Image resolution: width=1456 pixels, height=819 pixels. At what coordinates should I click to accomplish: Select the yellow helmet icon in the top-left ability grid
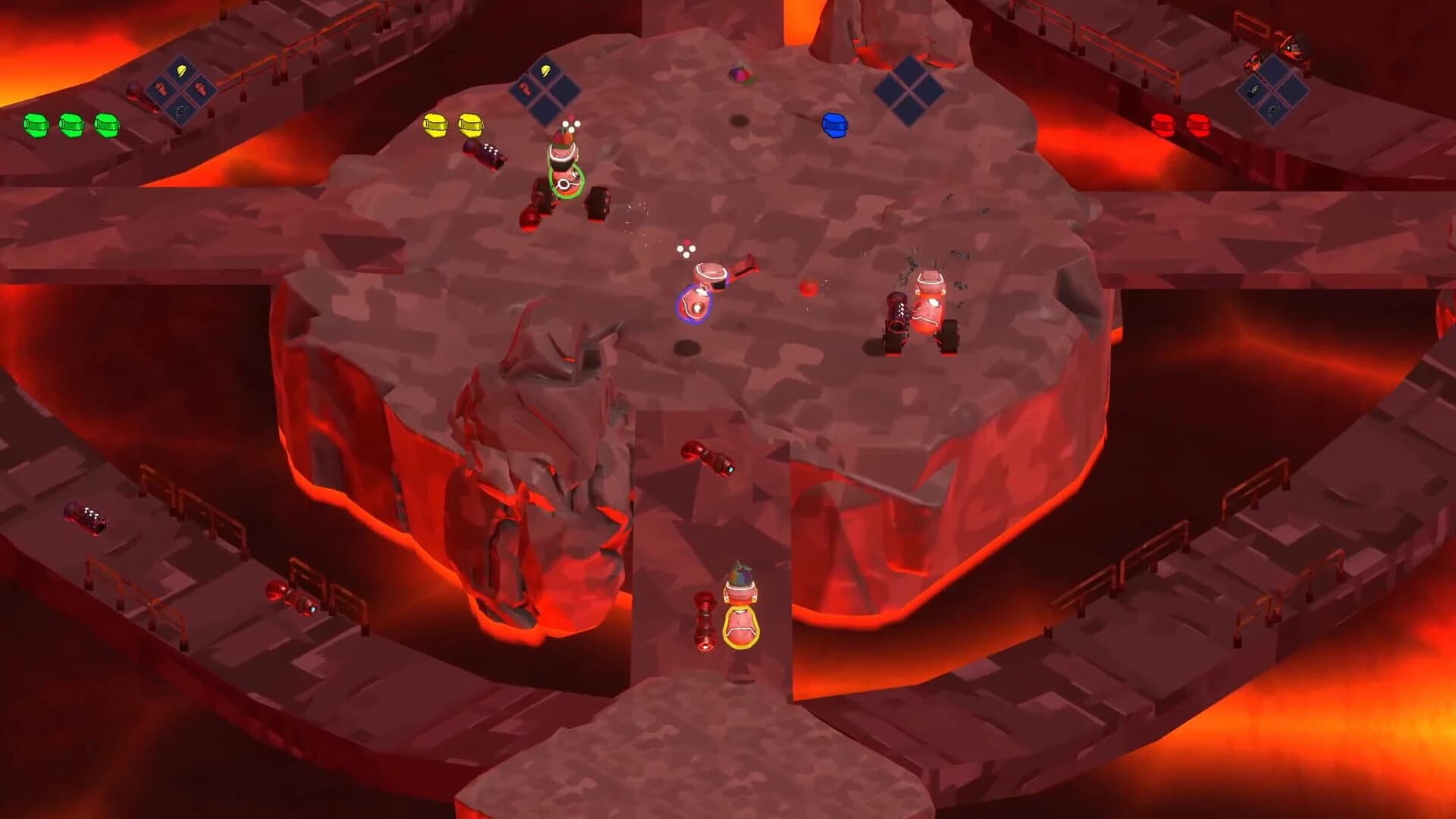point(181,71)
